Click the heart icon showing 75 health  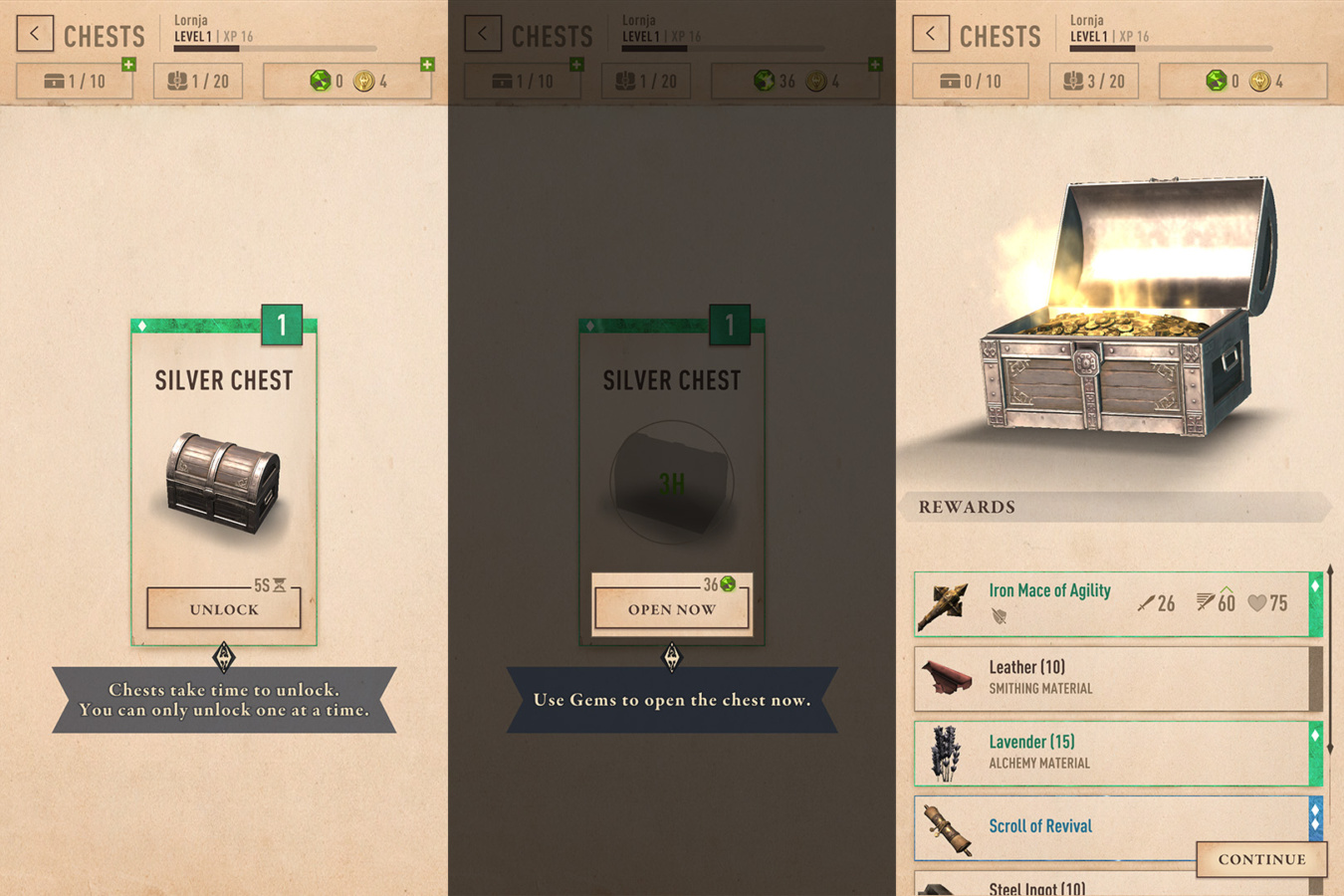pyautogui.click(x=1257, y=603)
